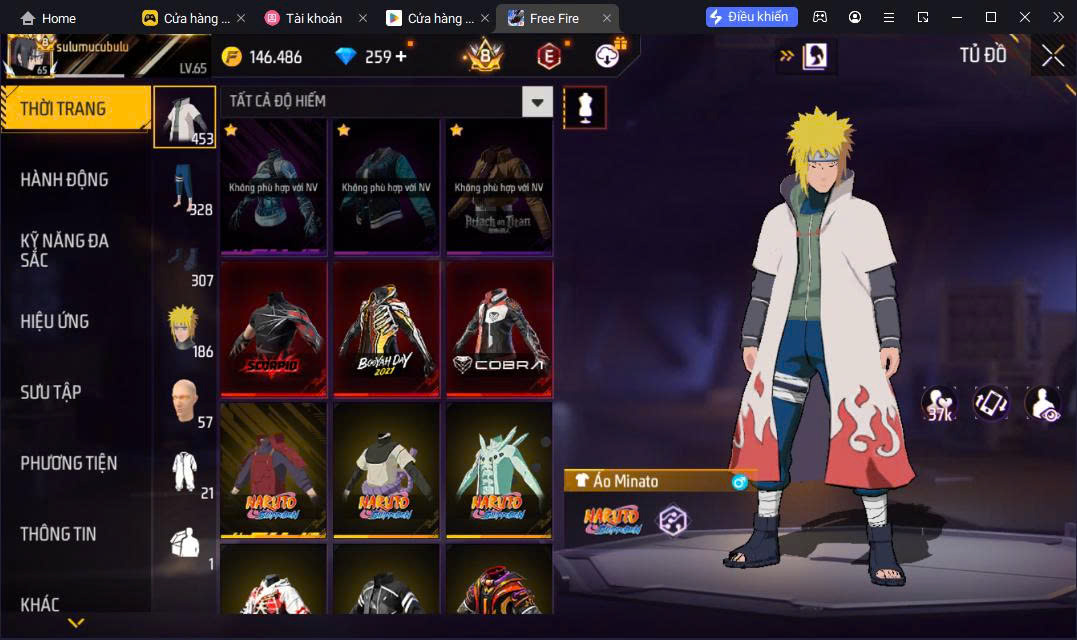
Task: Open the Thời Trang category
Action: coord(75,109)
